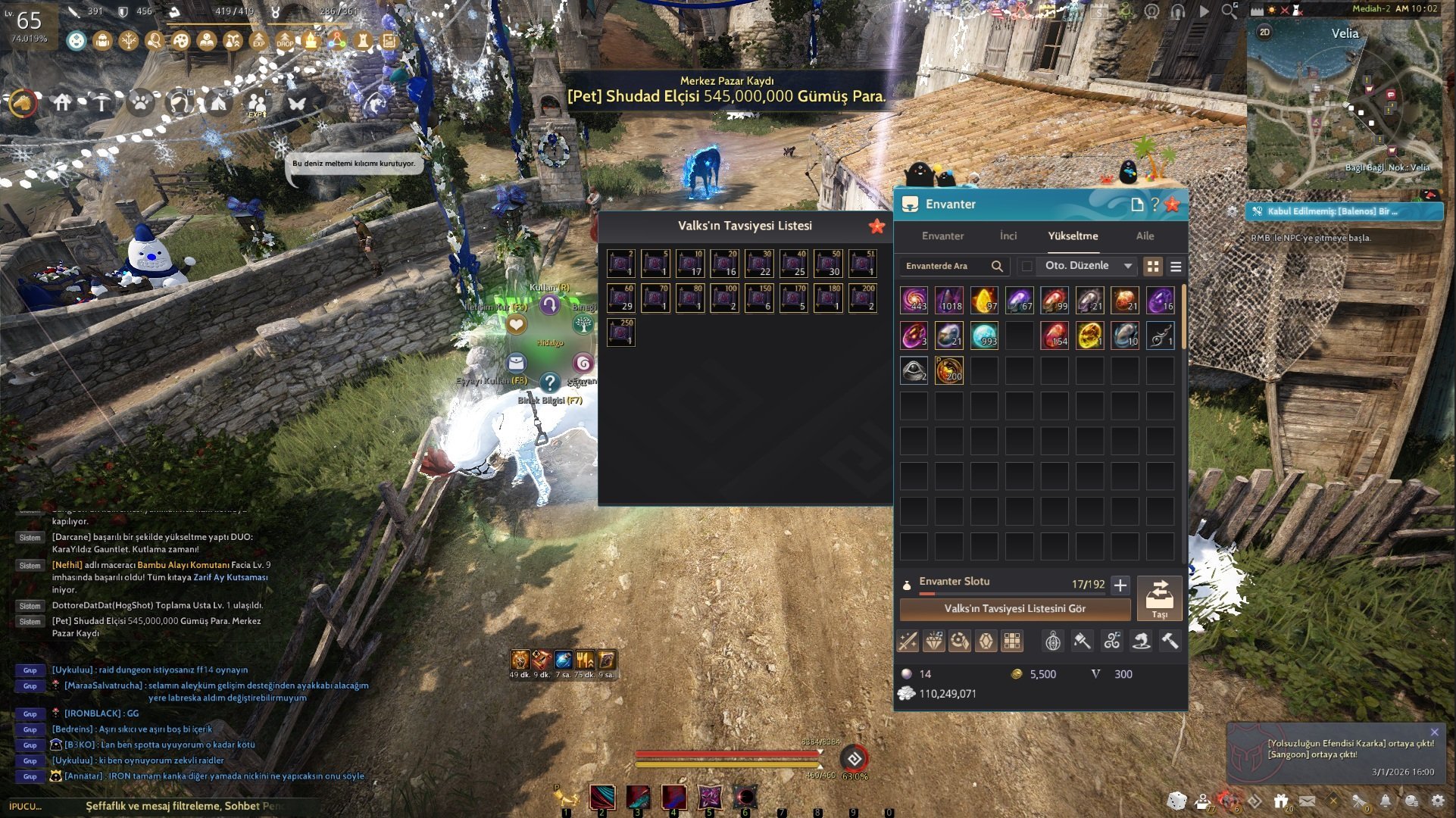This screenshot has height=818, width=1456.
Task: Click the pearl pendant icon
Action: [1053, 641]
